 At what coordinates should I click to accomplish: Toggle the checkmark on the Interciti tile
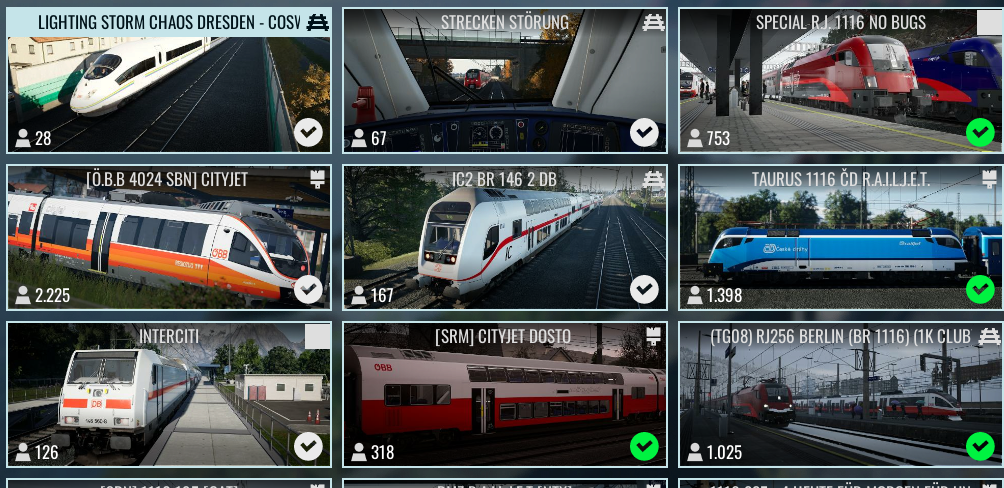click(308, 446)
